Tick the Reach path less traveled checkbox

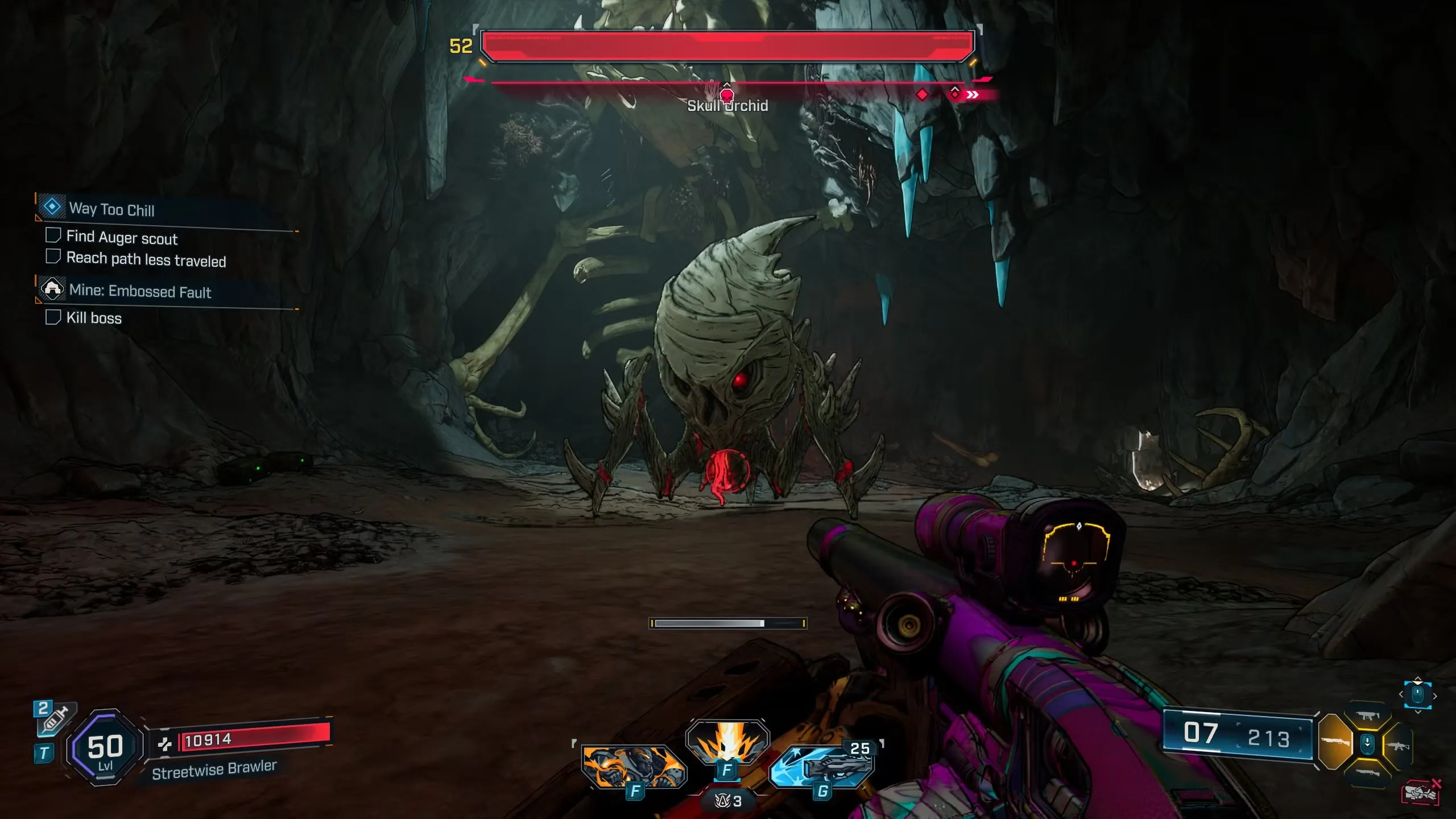point(53,257)
